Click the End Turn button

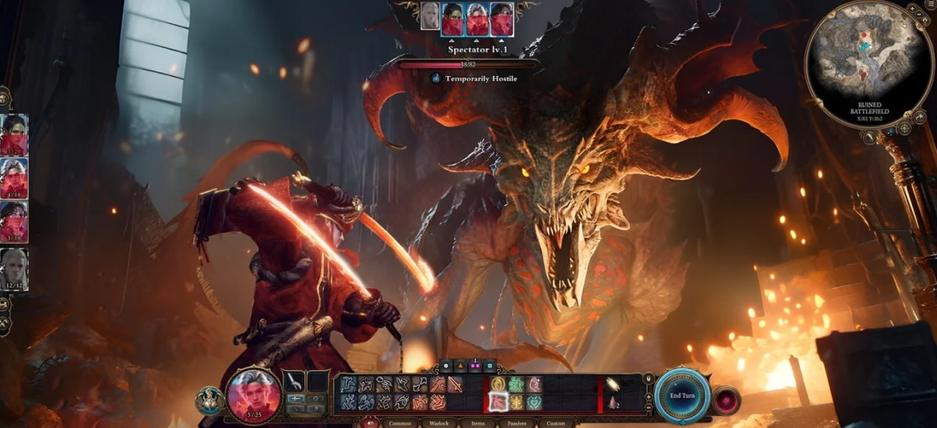[x=683, y=395]
